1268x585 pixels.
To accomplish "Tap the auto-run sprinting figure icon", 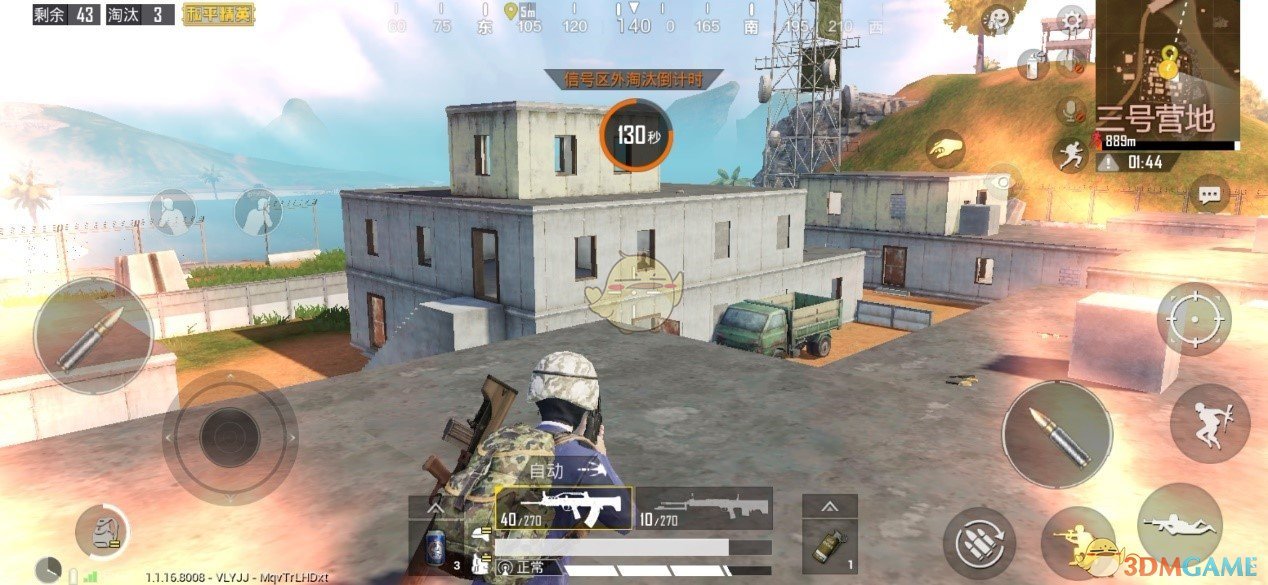I will click(x=1070, y=153).
